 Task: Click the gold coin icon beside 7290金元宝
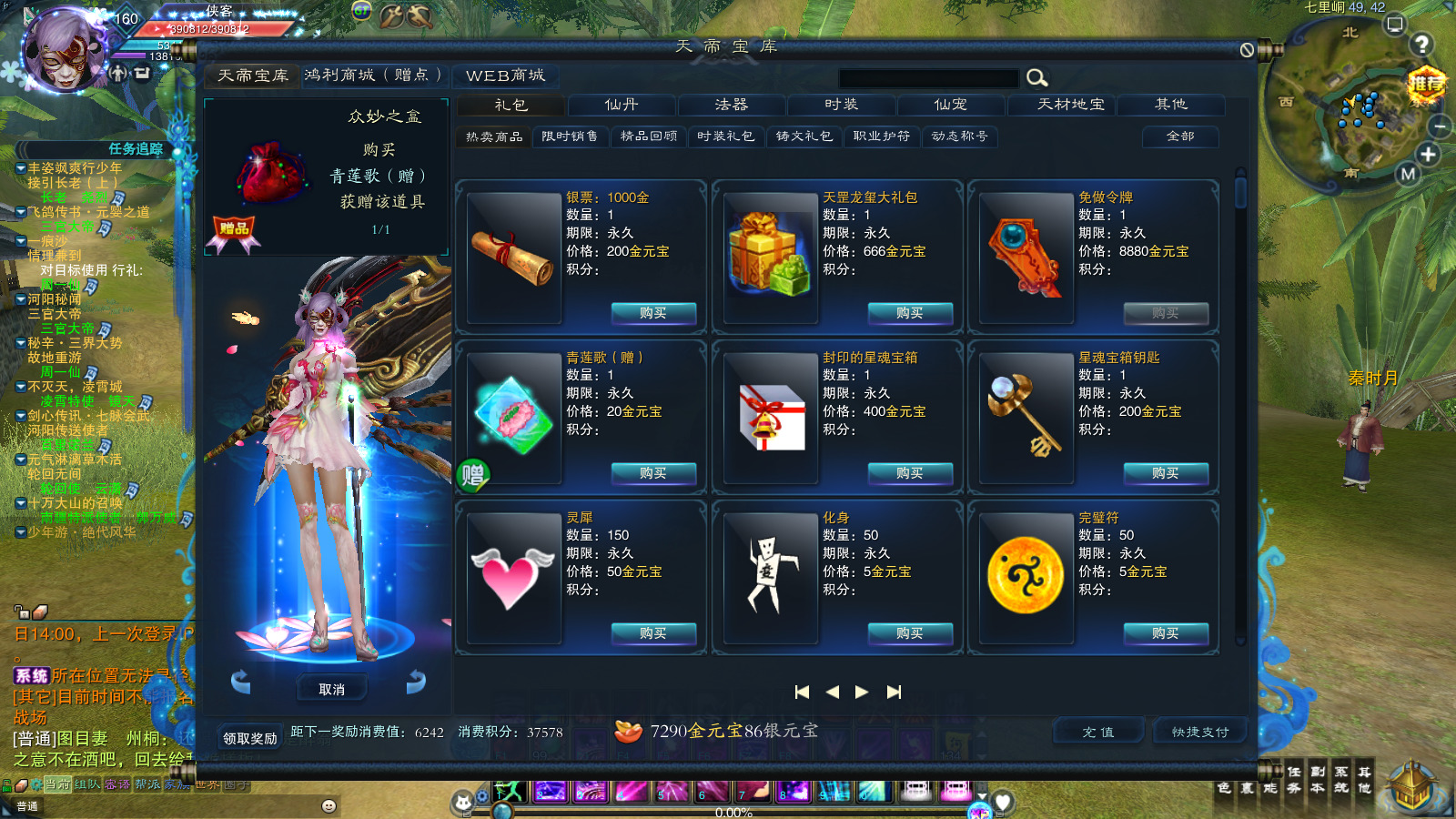pos(630,730)
